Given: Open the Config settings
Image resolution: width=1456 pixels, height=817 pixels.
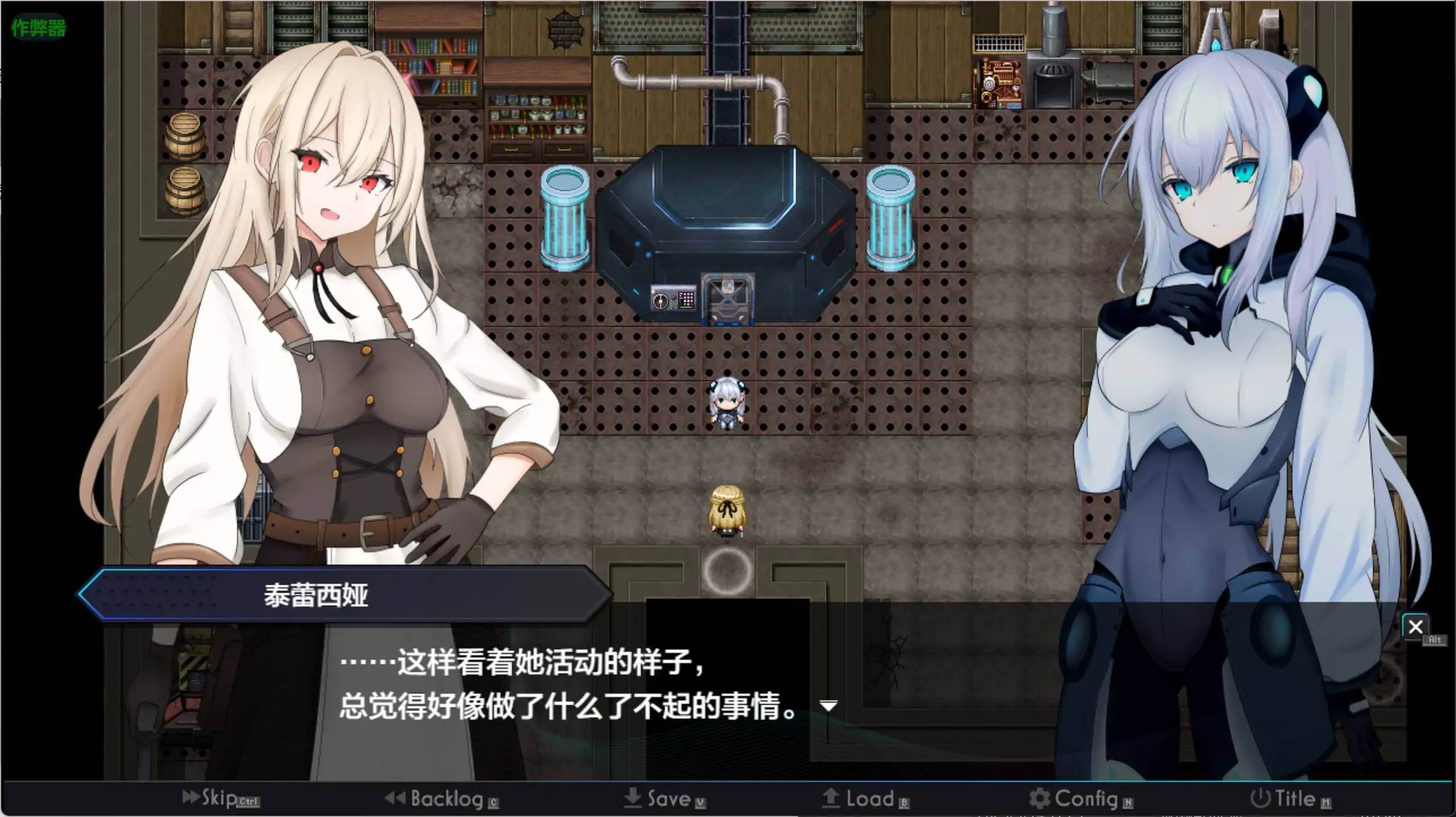Looking at the screenshot, I should pyautogui.click(x=1080, y=799).
